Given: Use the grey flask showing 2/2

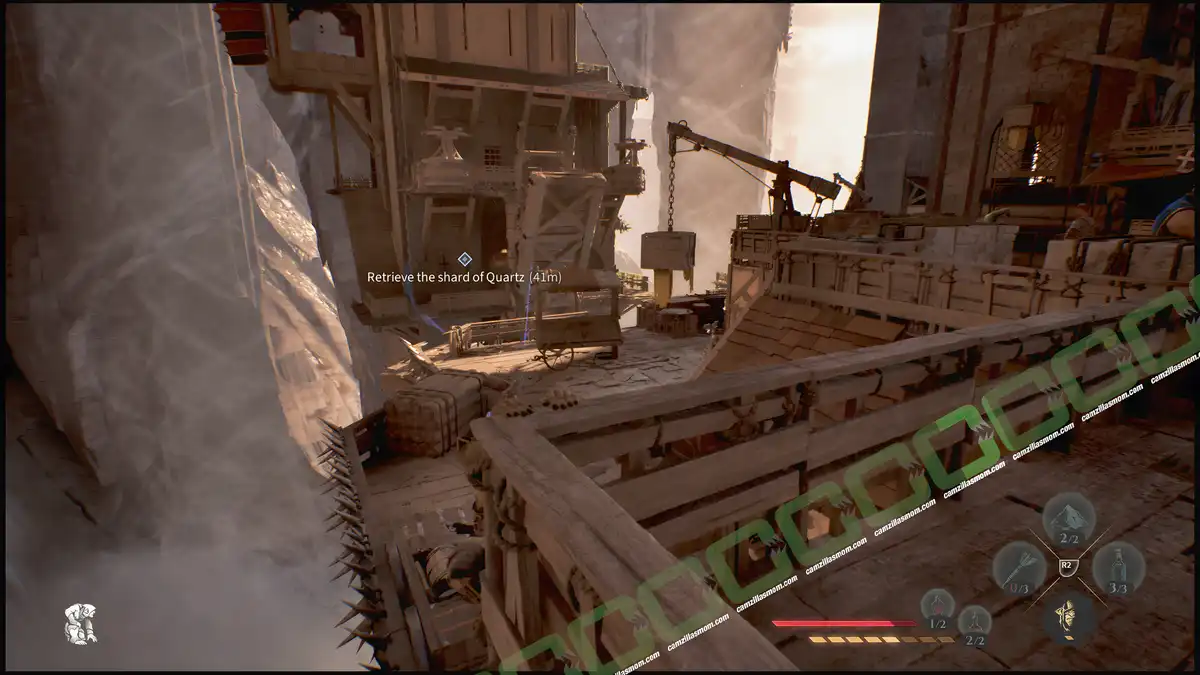Looking at the screenshot, I should pyautogui.click(x=974, y=621).
